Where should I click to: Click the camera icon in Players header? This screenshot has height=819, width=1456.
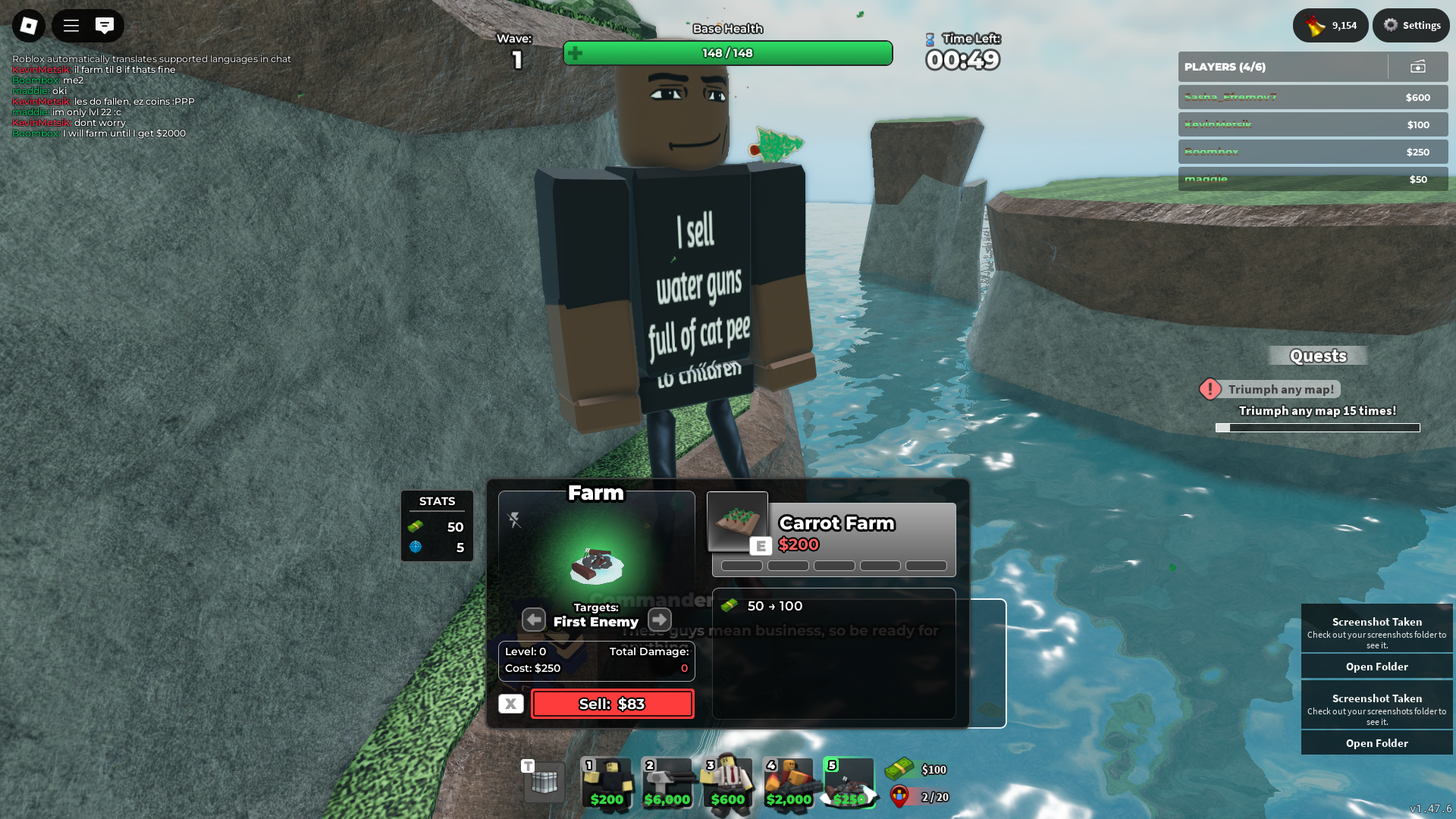point(1417,67)
